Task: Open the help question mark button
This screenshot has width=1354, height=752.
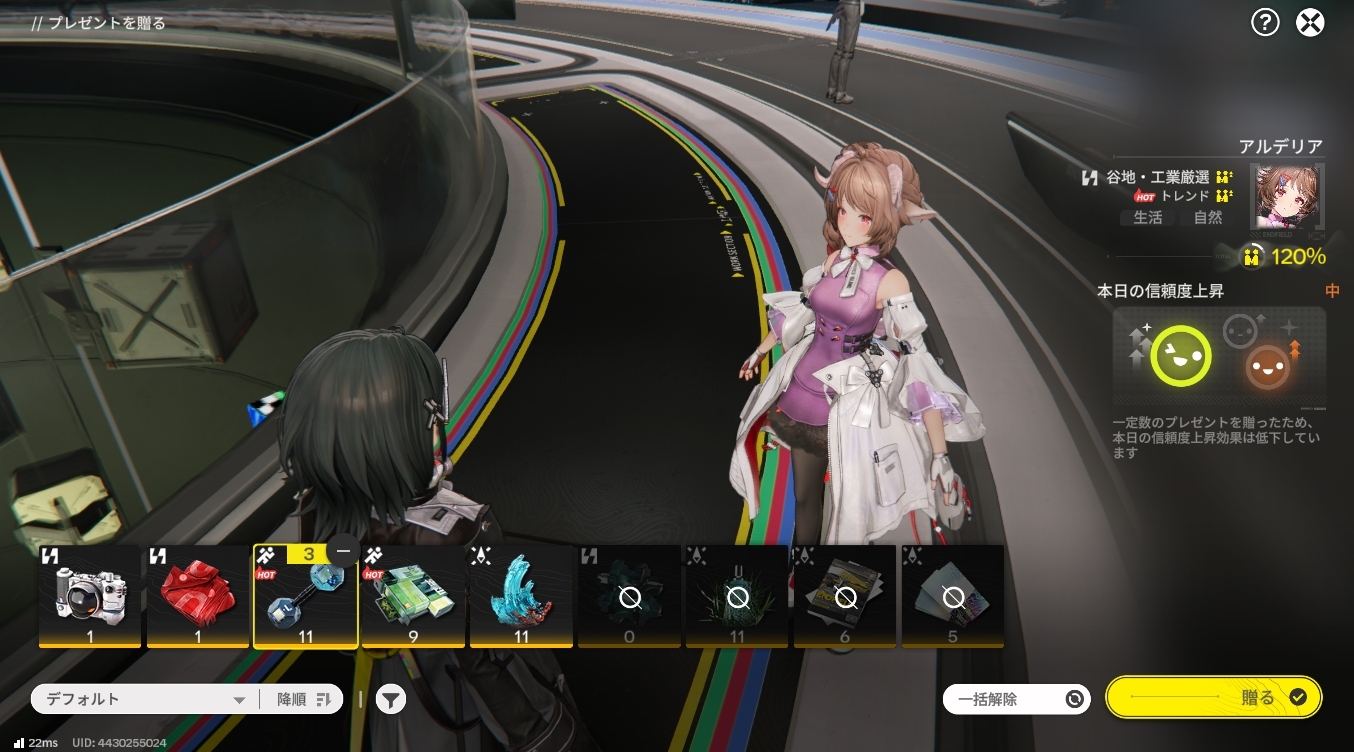Action: point(1265,22)
